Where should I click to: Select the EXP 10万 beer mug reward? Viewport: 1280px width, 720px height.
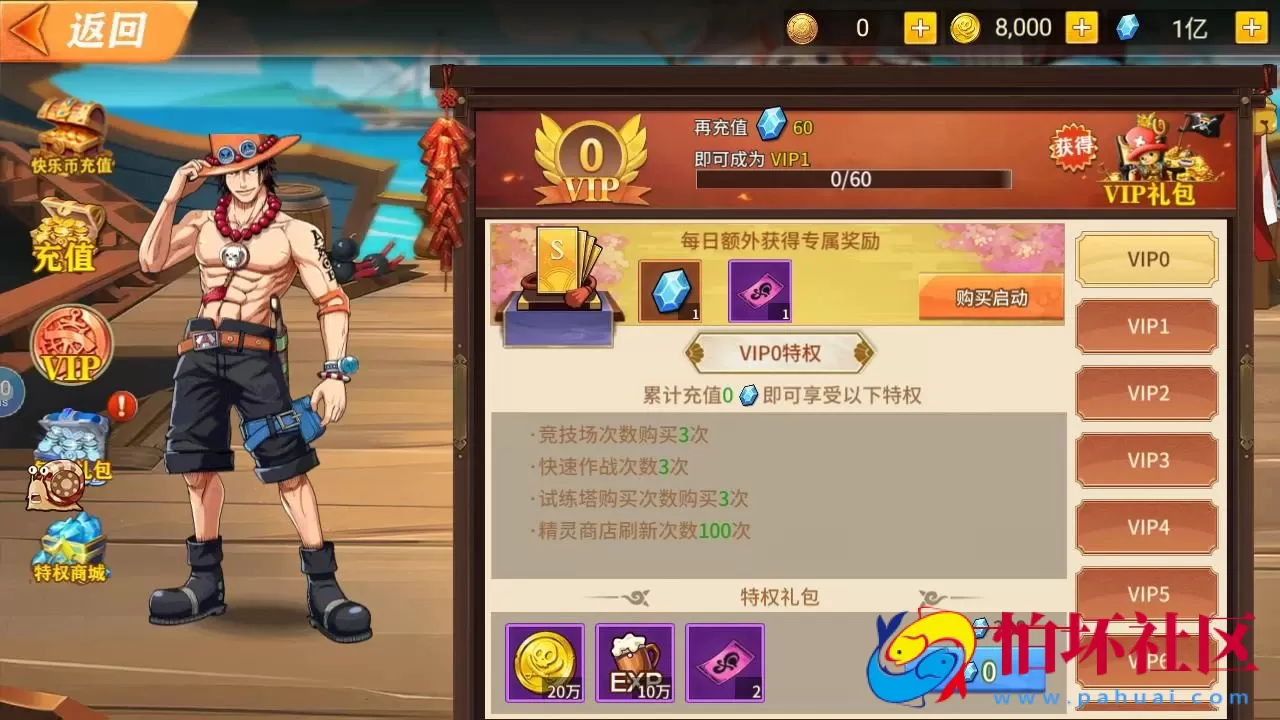[634, 662]
